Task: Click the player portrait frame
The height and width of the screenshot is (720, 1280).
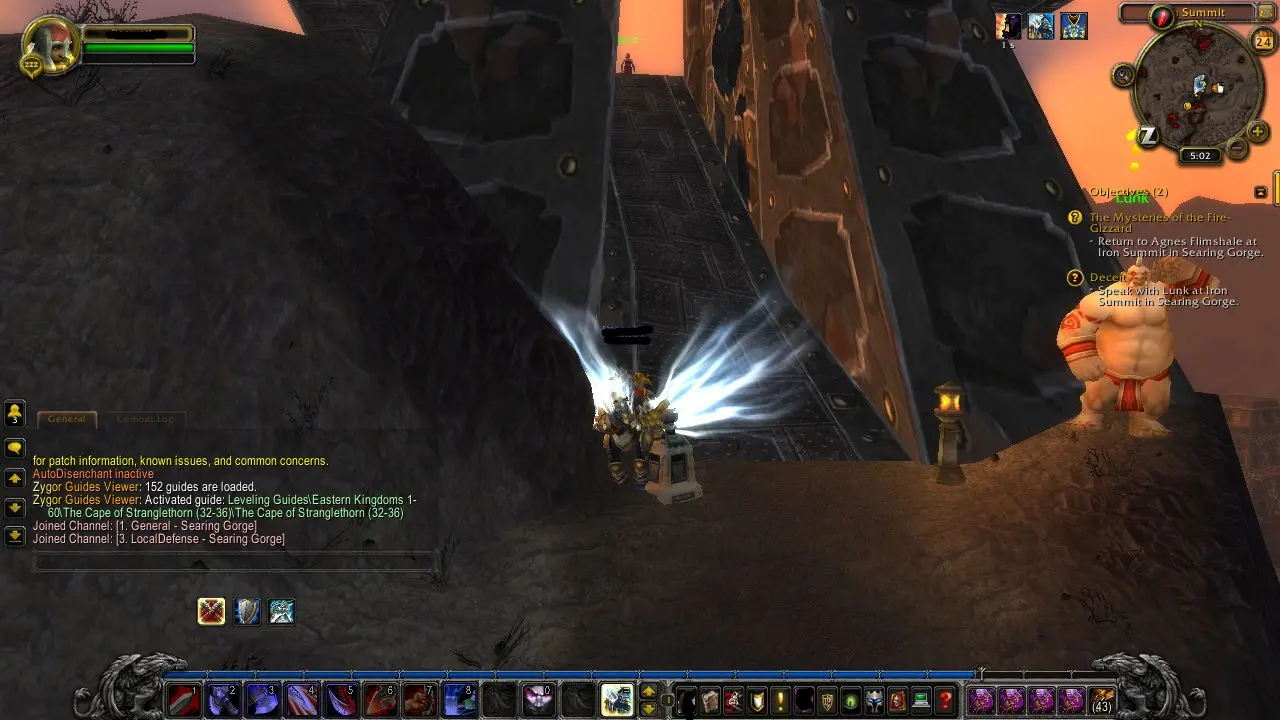Action: (x=48, y=47)
